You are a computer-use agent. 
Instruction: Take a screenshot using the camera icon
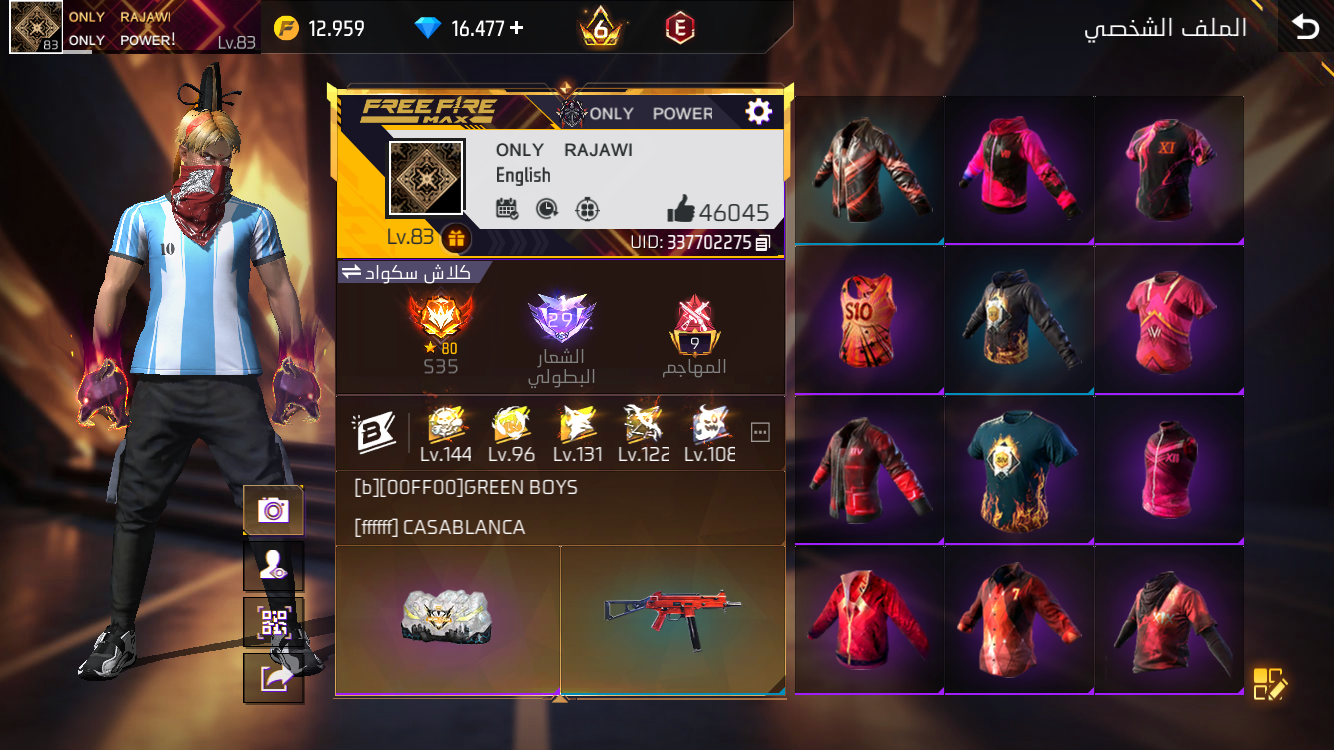tap(272, 511)
